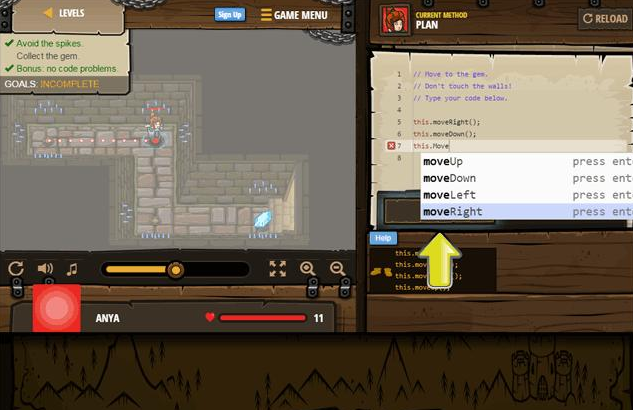Zoom out with the minus magnifier
Viewport: 633px width, 410px height.
pyautogui.click(x=337, y=269)
